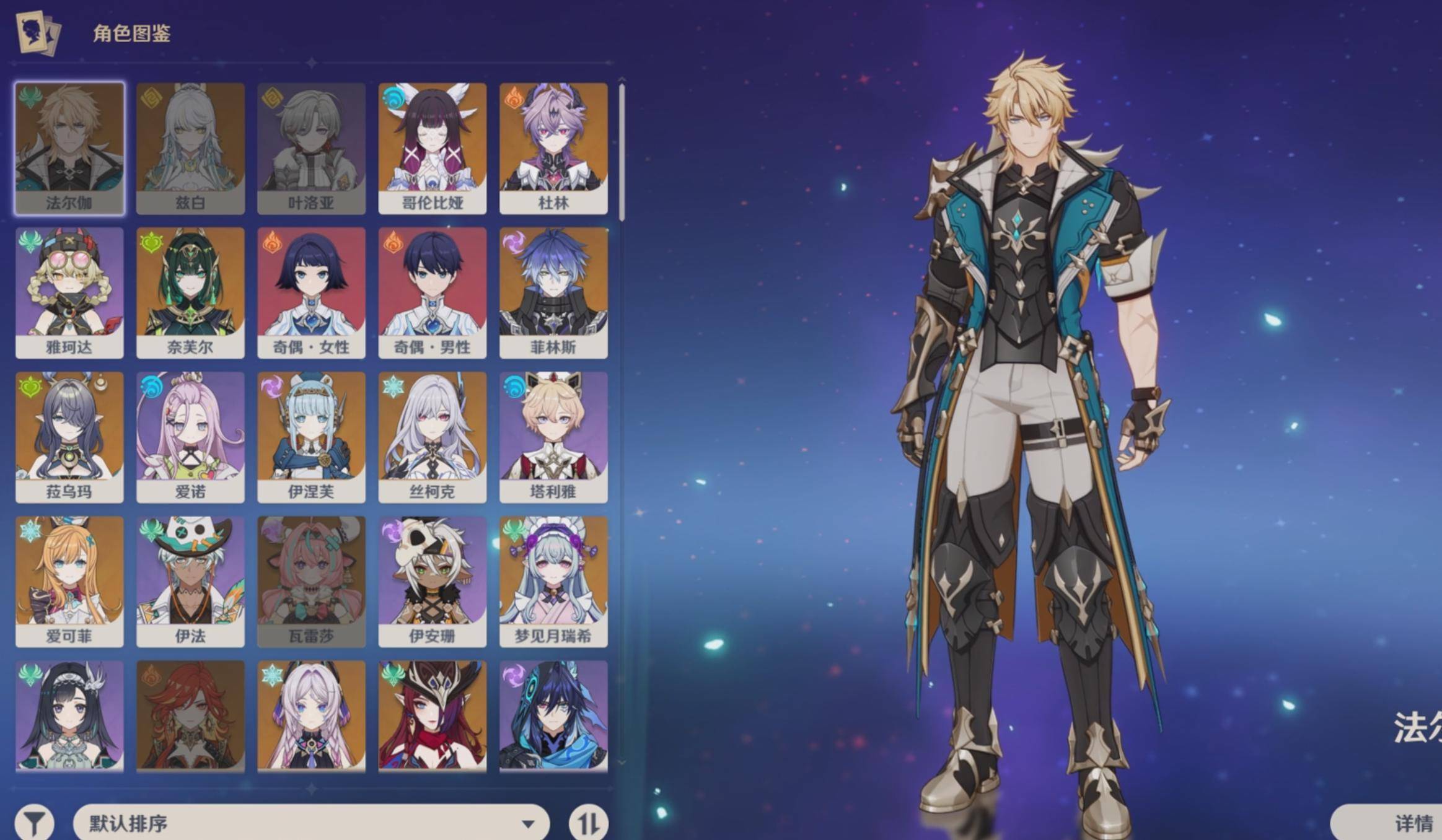Choose the 爱诺 character card
The image size is (1442, 840).
click(x=190, y=437)
